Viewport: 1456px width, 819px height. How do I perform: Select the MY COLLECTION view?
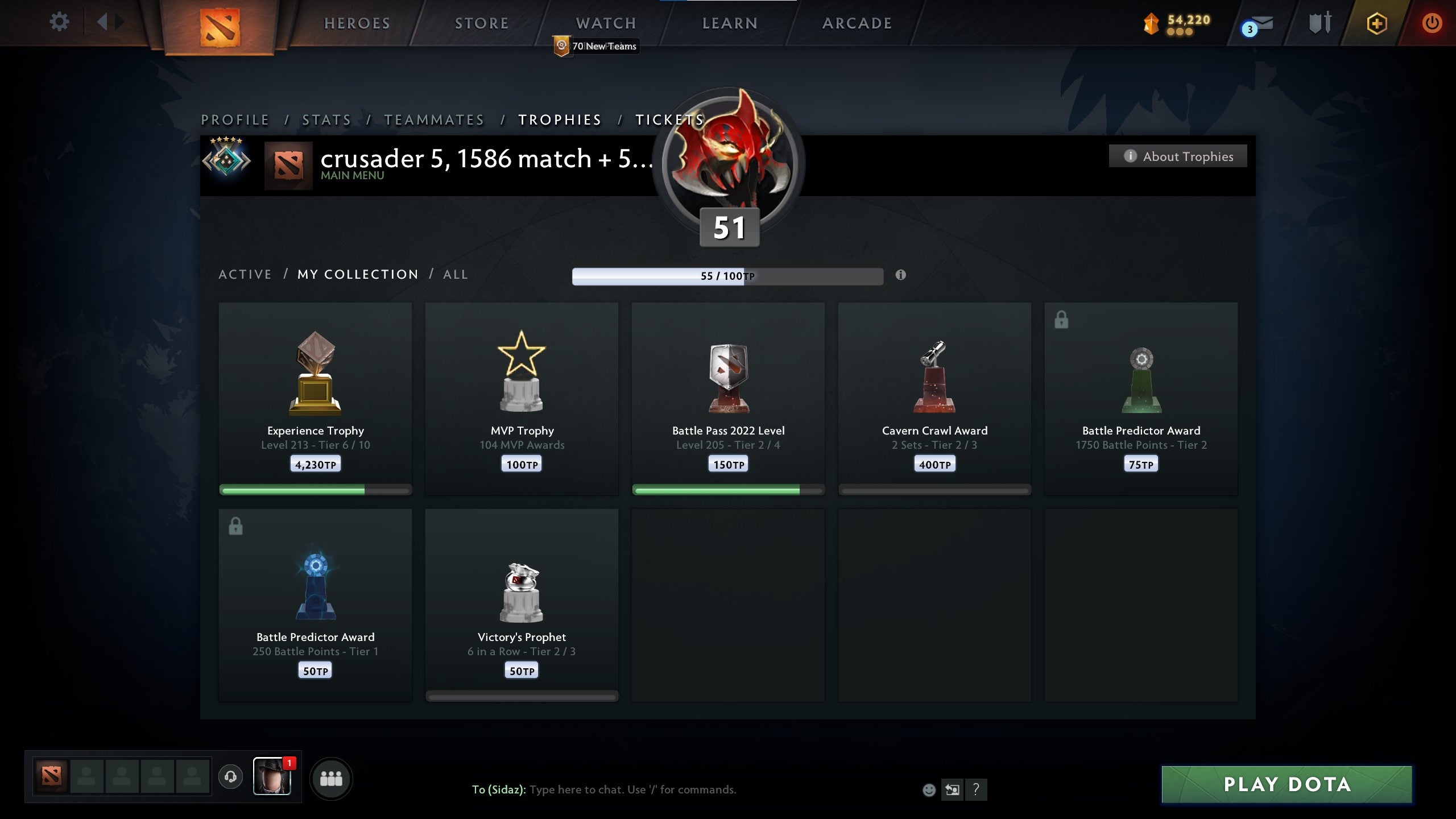tap(357, 274)
